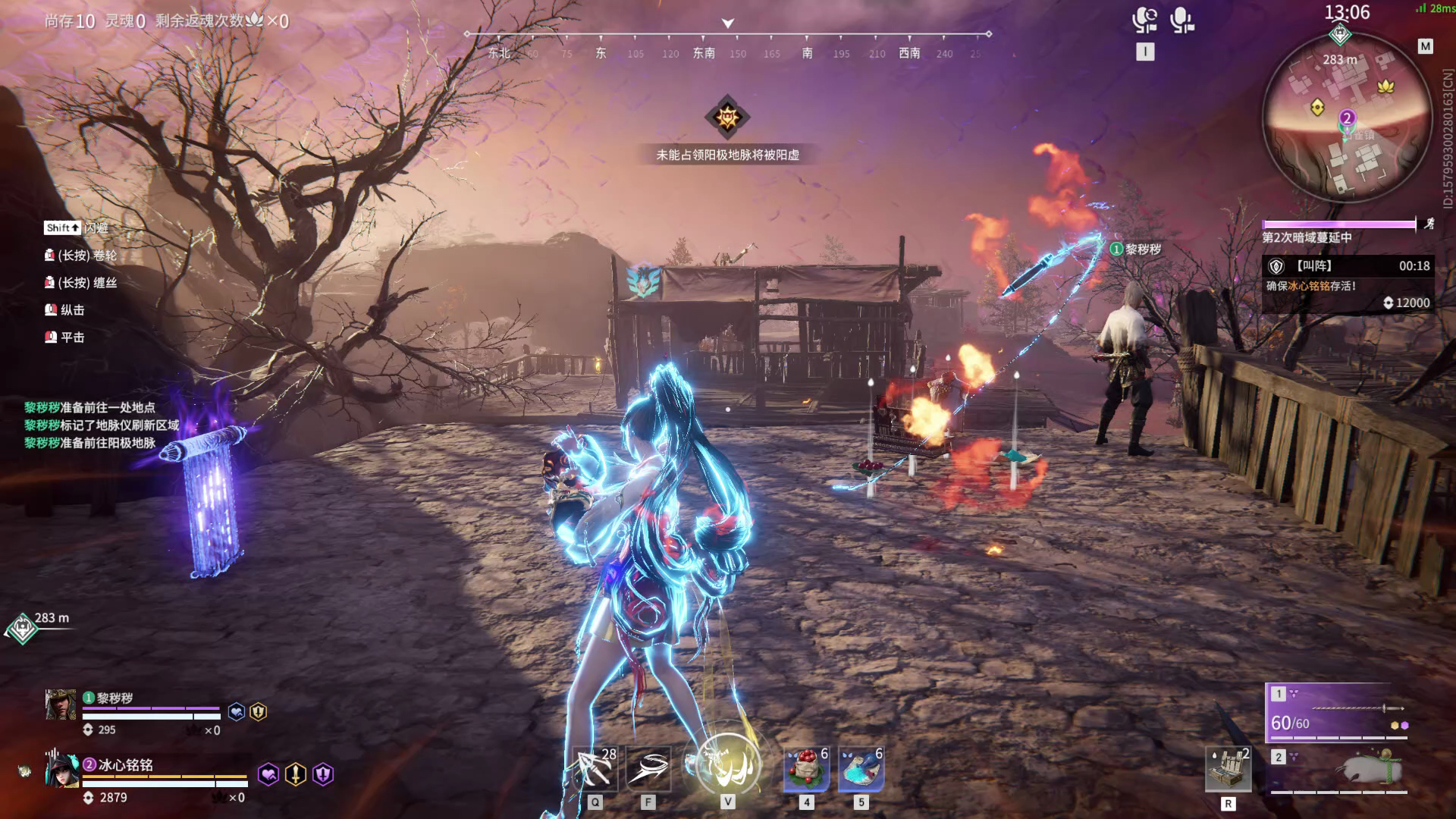Screen dimensions: 1456x819
Task: Toggle the voice chat speaker icon
Action: [x=1144, y=20]
